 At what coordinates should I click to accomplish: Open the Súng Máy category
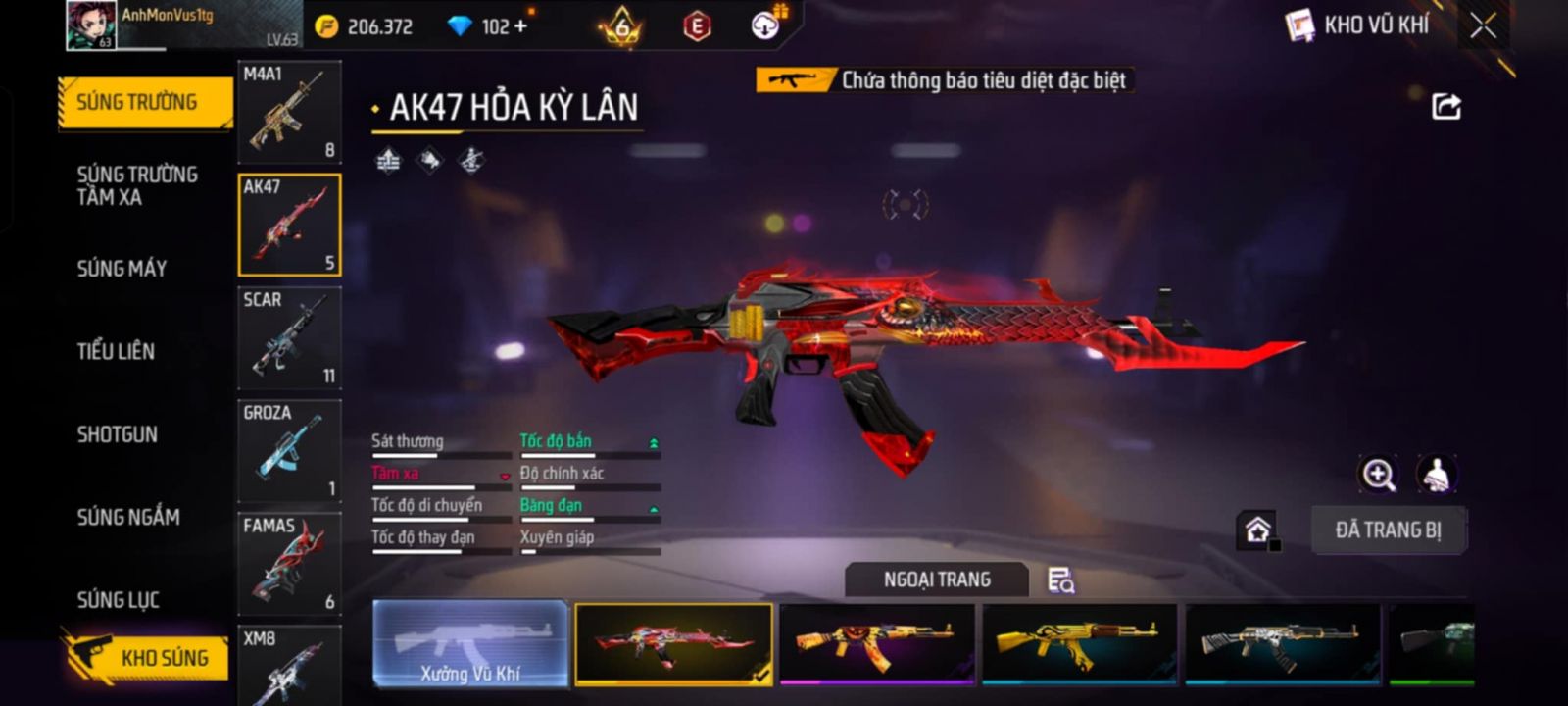coord(122,268)
